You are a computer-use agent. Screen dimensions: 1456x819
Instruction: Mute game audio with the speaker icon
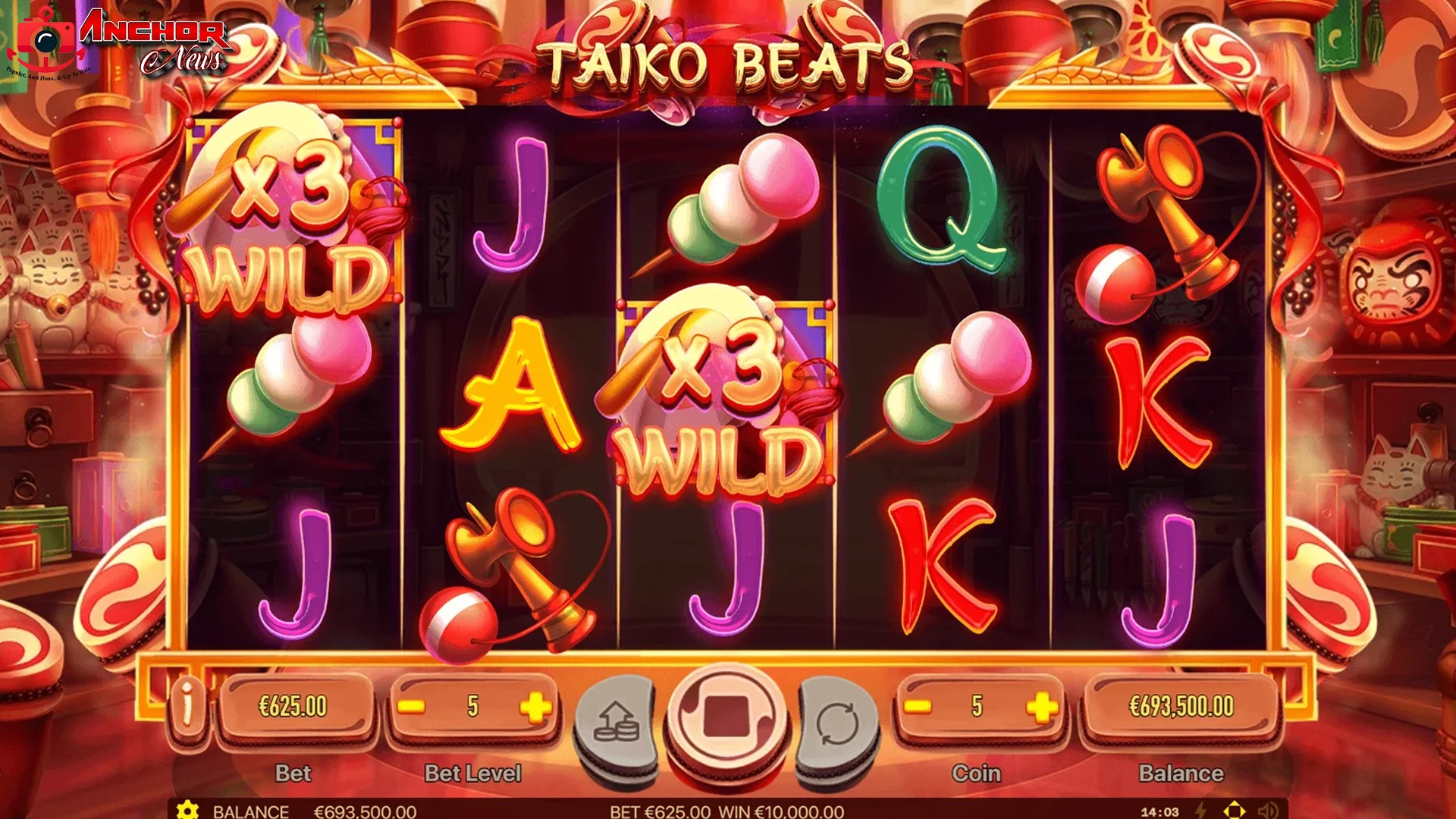pyautogui.click(x=1268, y=810)
